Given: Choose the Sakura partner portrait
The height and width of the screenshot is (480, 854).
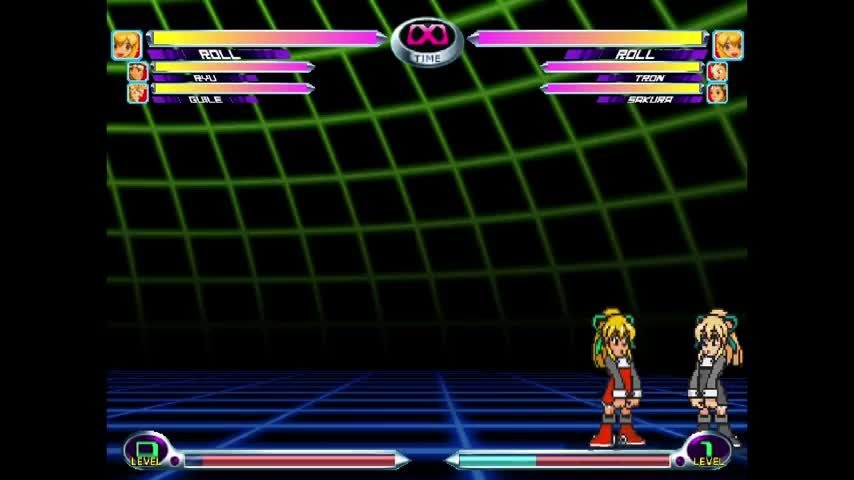Looking at the screenshot, I should [x=717, y=93].
